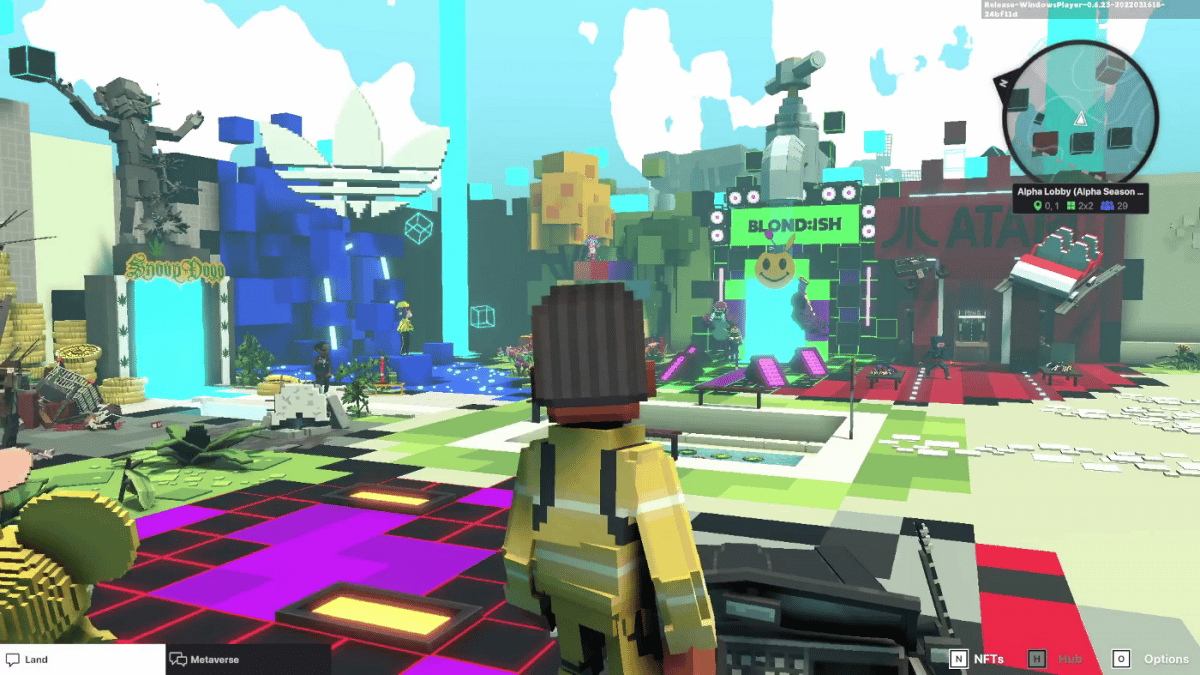The width and height of the screenshot is (1200, 675).
Task: Switch to the Metaverse chat tab
Action: [x=245, y=659]
